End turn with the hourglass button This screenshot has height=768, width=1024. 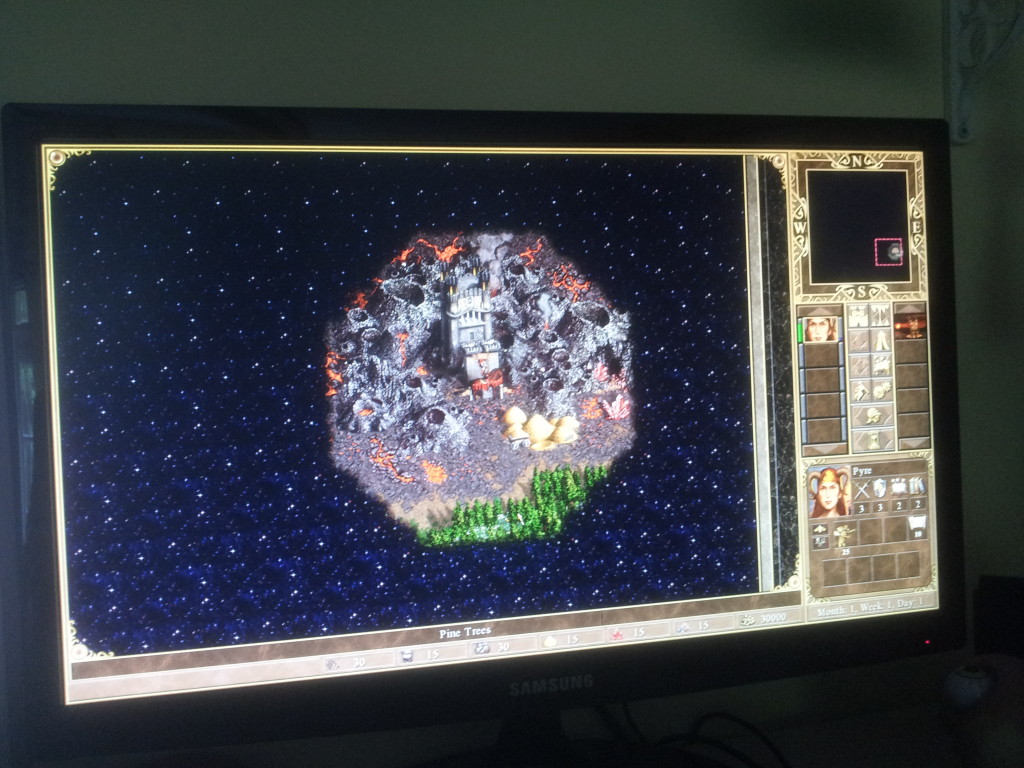click(870, 439)
